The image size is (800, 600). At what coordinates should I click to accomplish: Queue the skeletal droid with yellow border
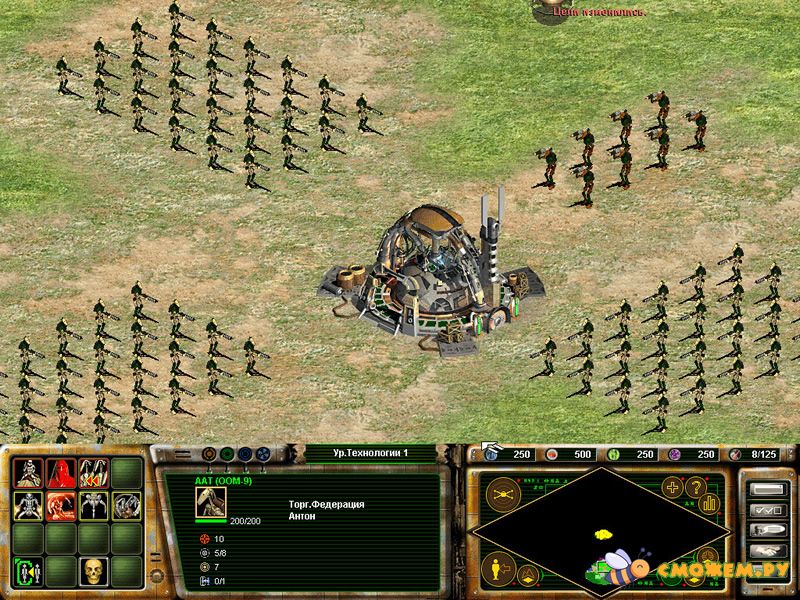[29, 506]
